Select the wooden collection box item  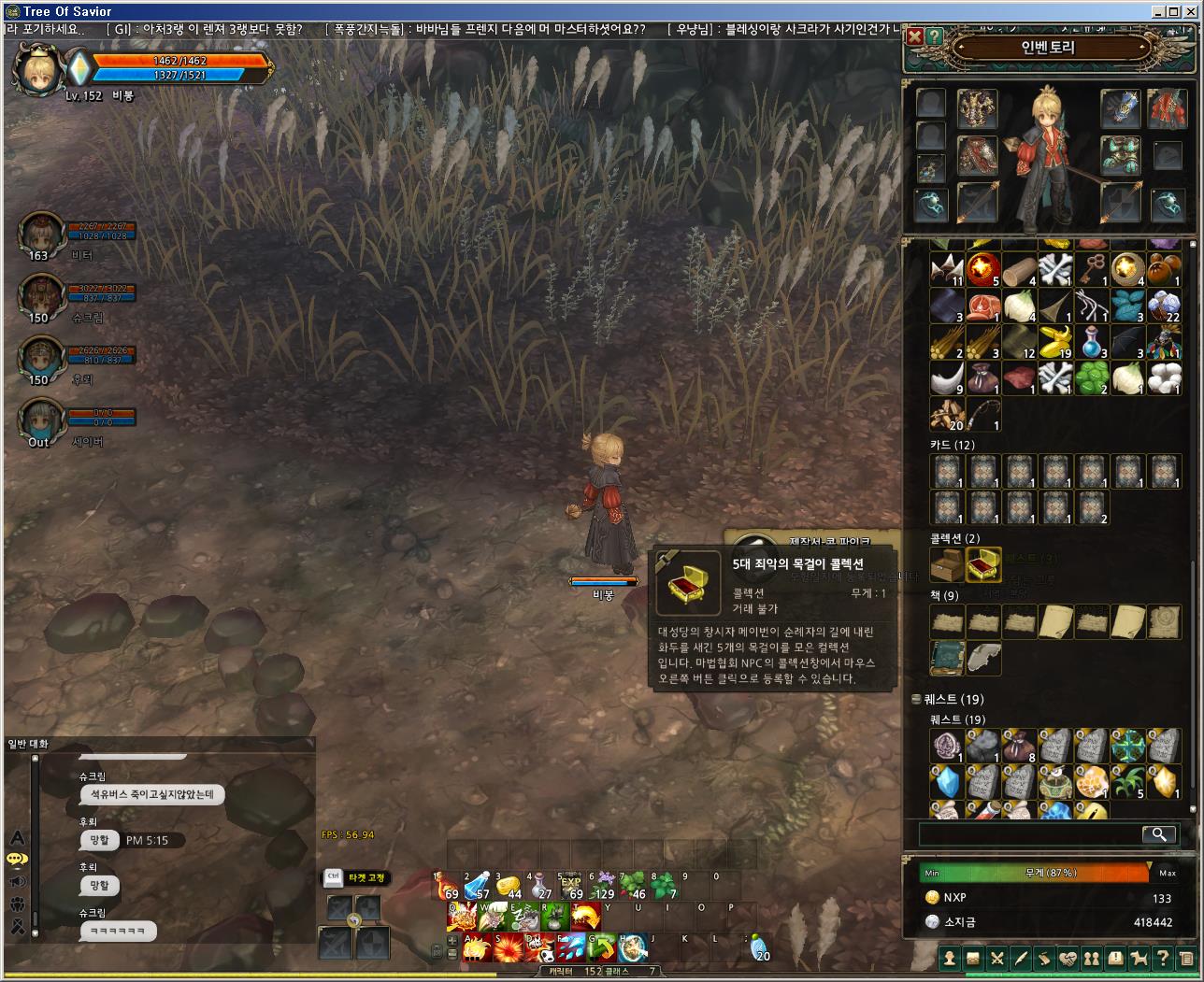pos(947,565)
